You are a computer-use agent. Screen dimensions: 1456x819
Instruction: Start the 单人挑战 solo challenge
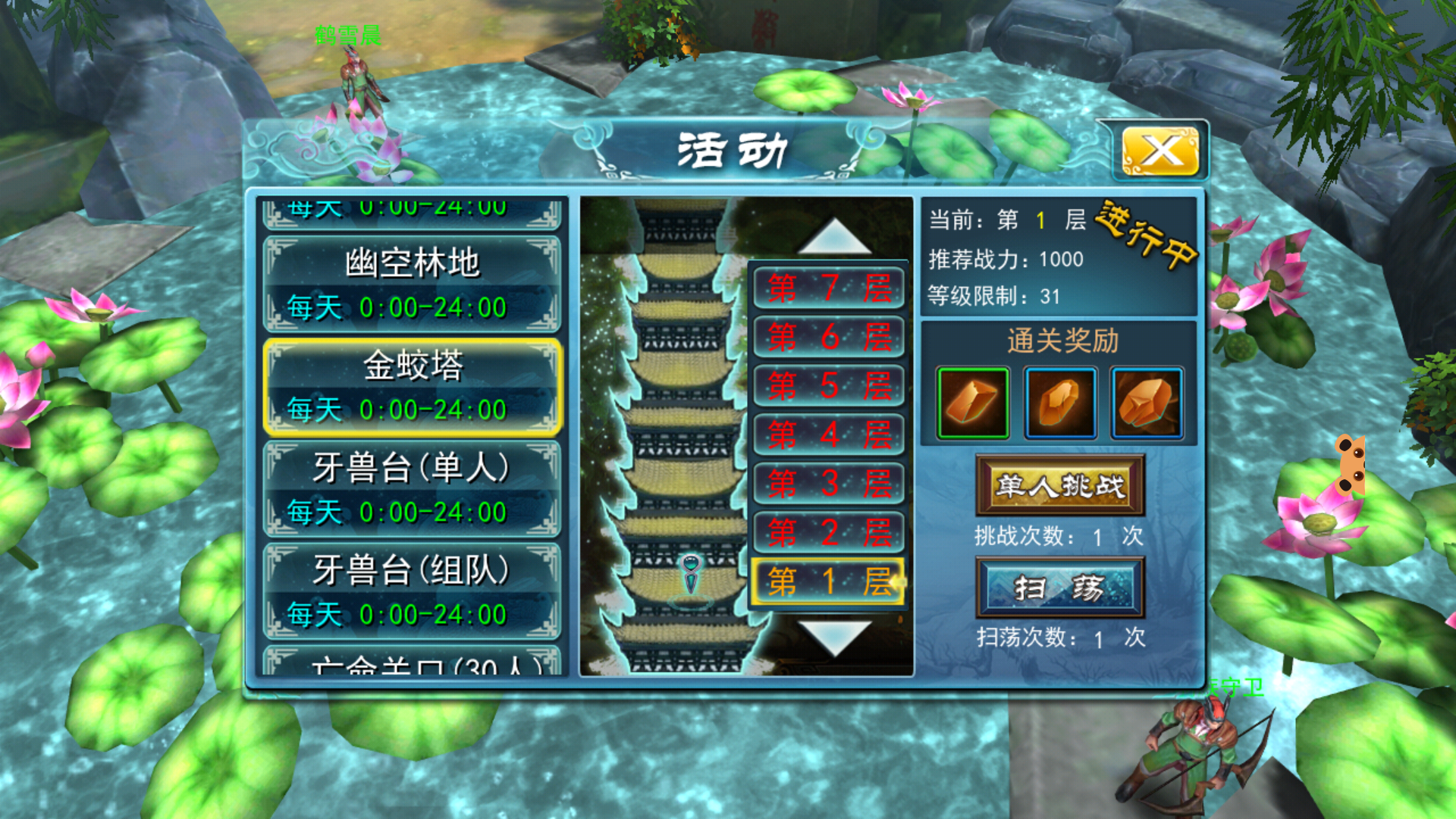tap(1060, 485)
